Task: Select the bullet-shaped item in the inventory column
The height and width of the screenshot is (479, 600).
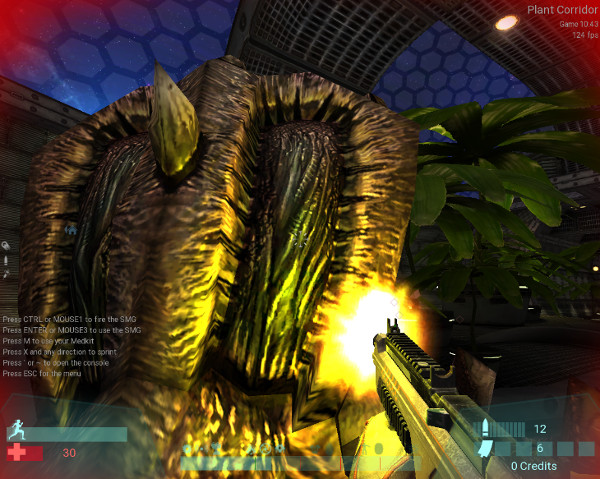Action: coord(6,259)
